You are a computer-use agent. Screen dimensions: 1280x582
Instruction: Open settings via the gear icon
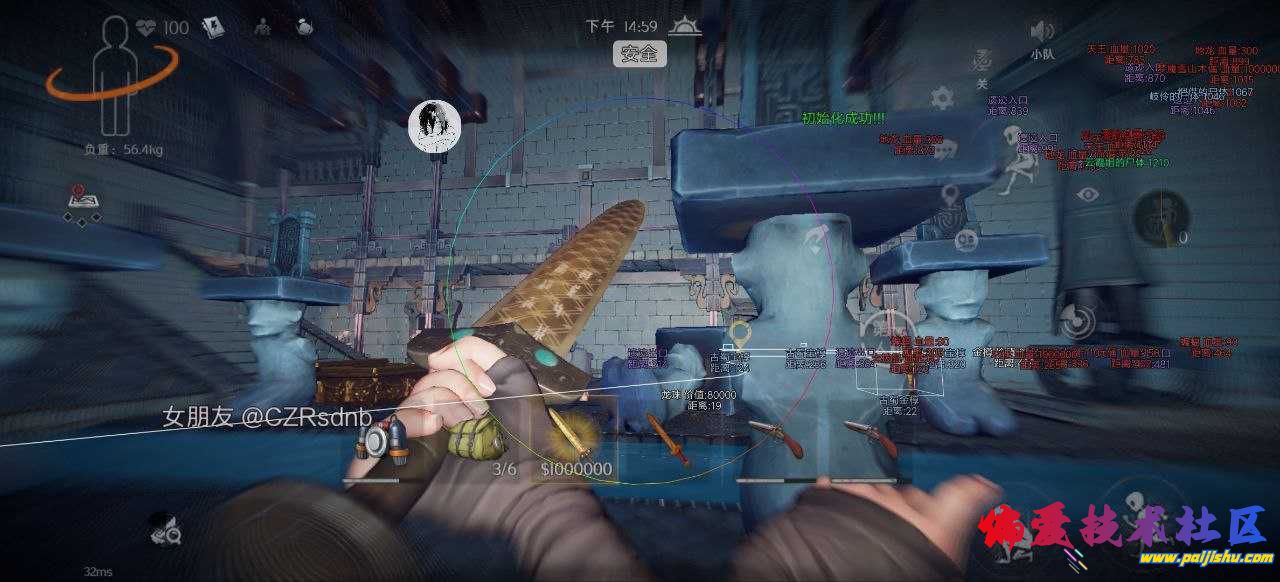point(941,98)
